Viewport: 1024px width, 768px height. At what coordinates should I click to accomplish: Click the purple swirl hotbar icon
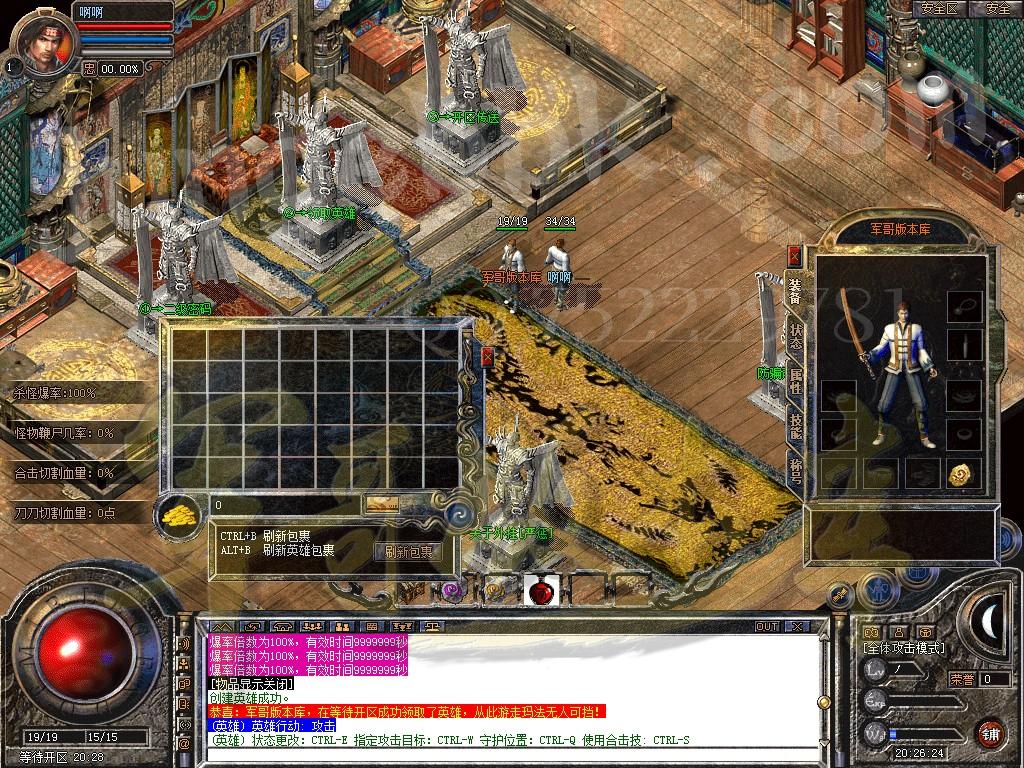pos(451,591)
